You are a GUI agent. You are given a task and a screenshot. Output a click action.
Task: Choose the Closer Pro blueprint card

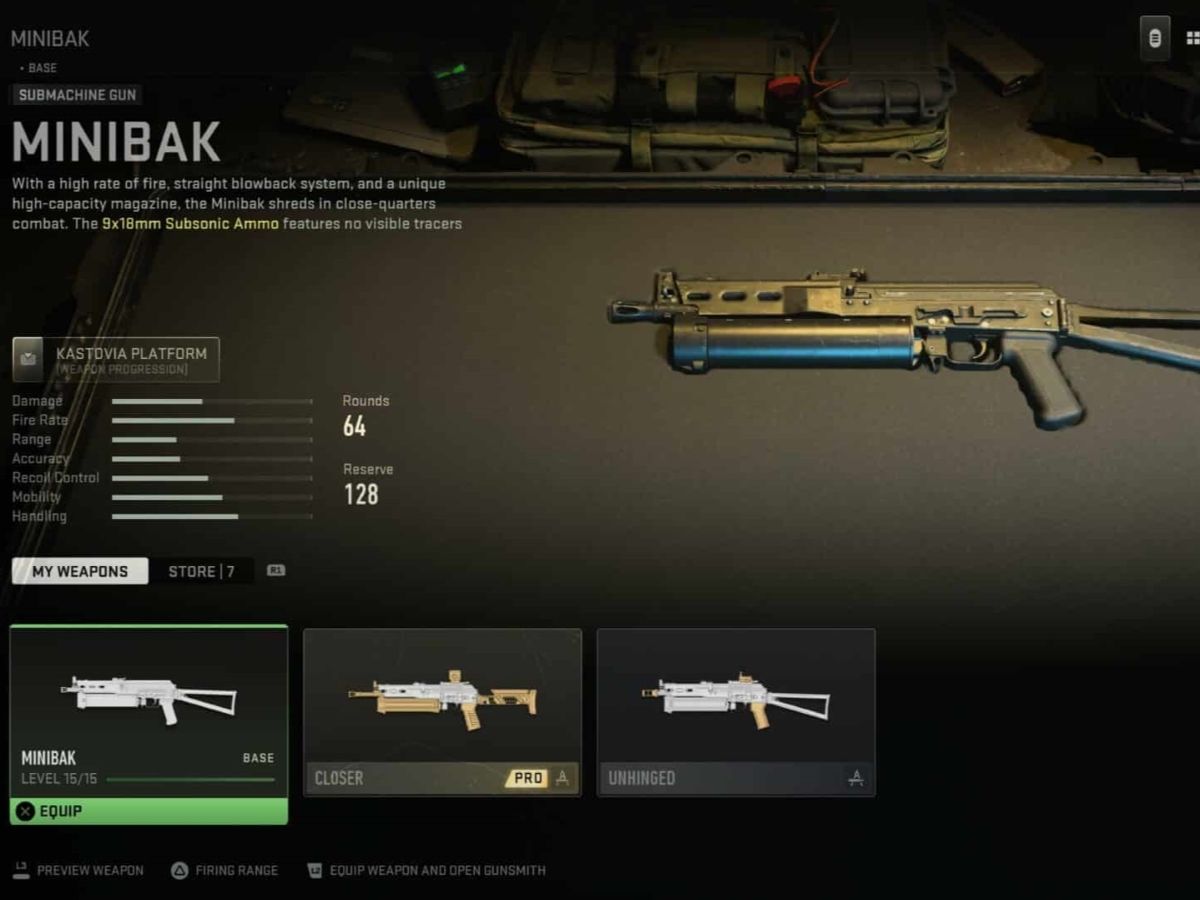click(x=442, y=711)
